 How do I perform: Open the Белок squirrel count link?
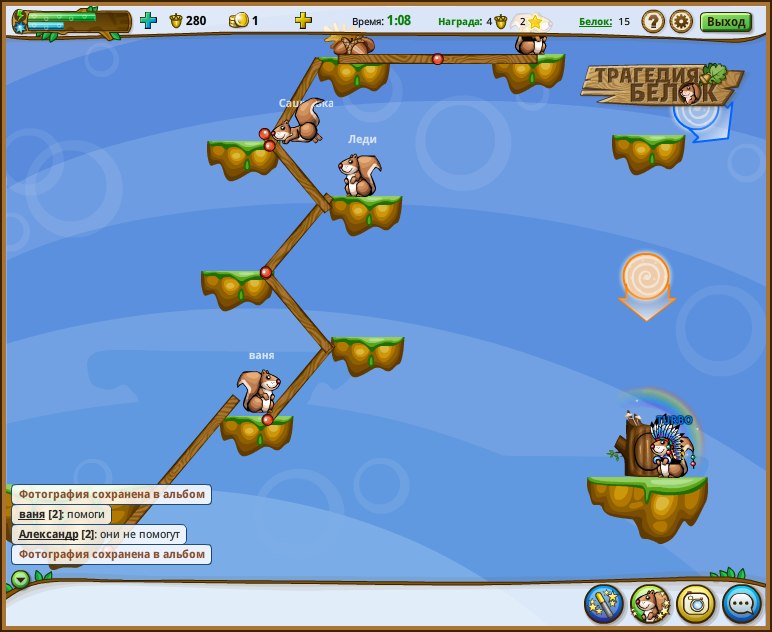594,21
